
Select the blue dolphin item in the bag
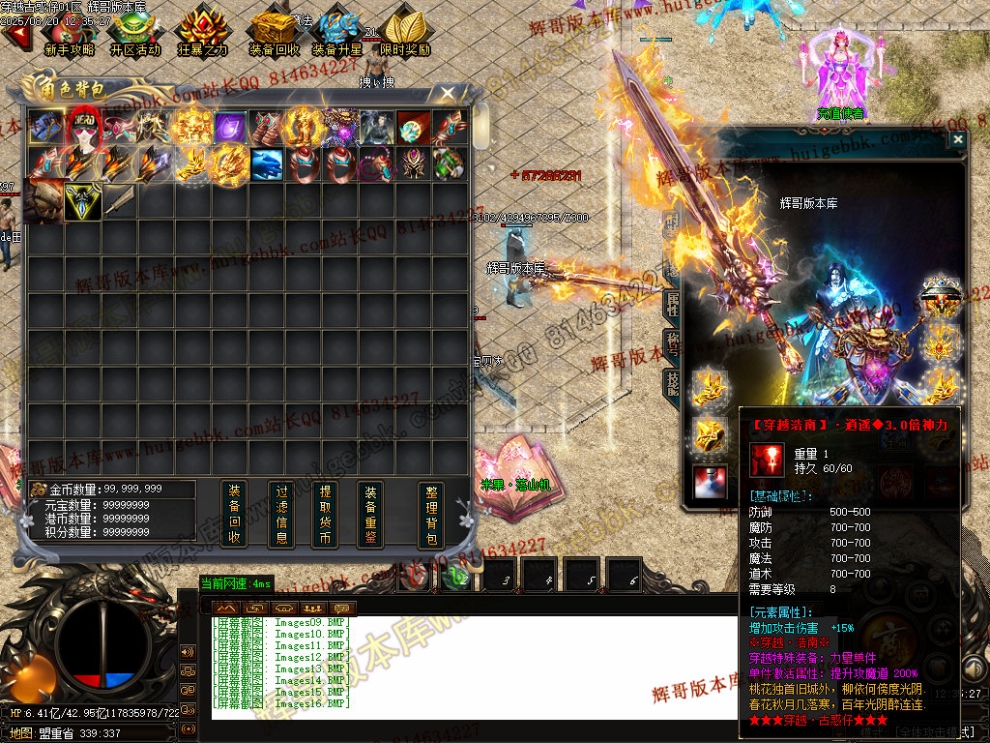(267, 164)
